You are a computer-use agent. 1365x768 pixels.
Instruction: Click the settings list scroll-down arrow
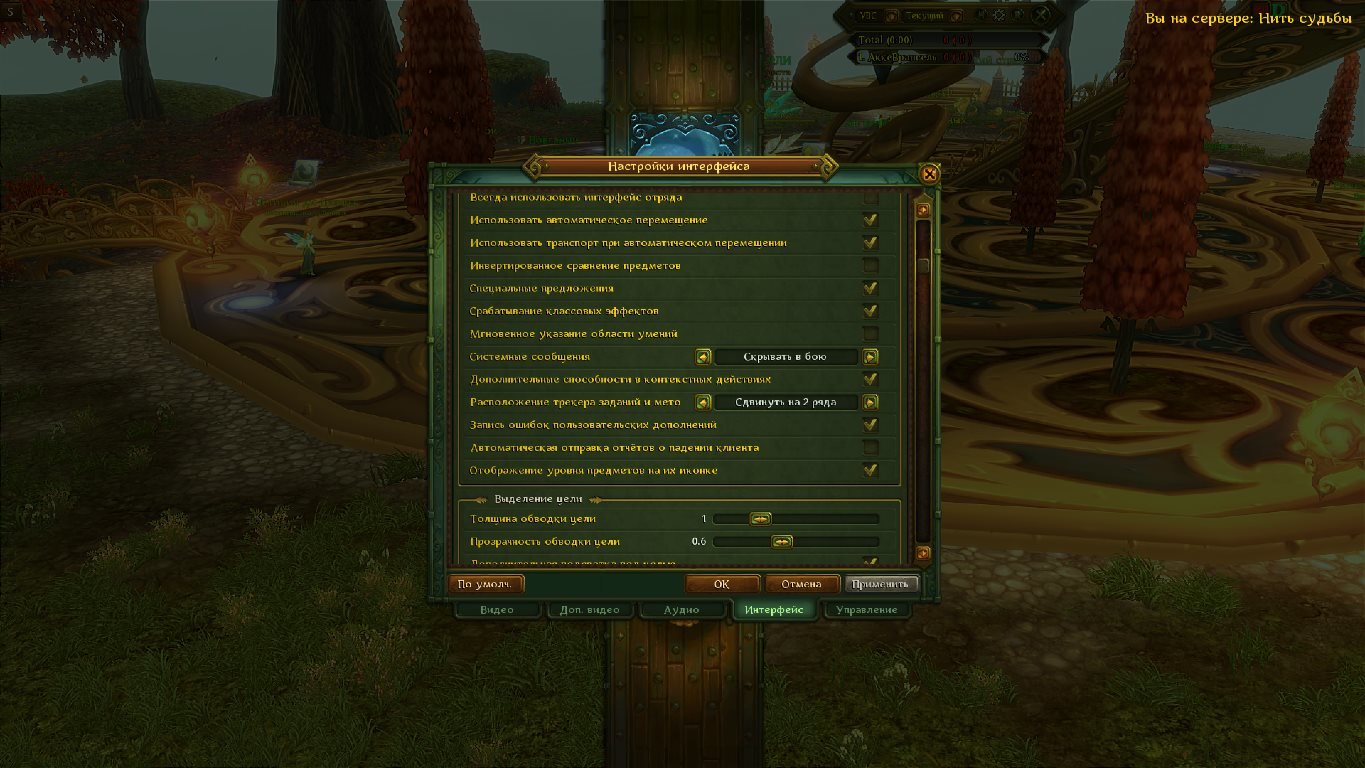(923, 553)
